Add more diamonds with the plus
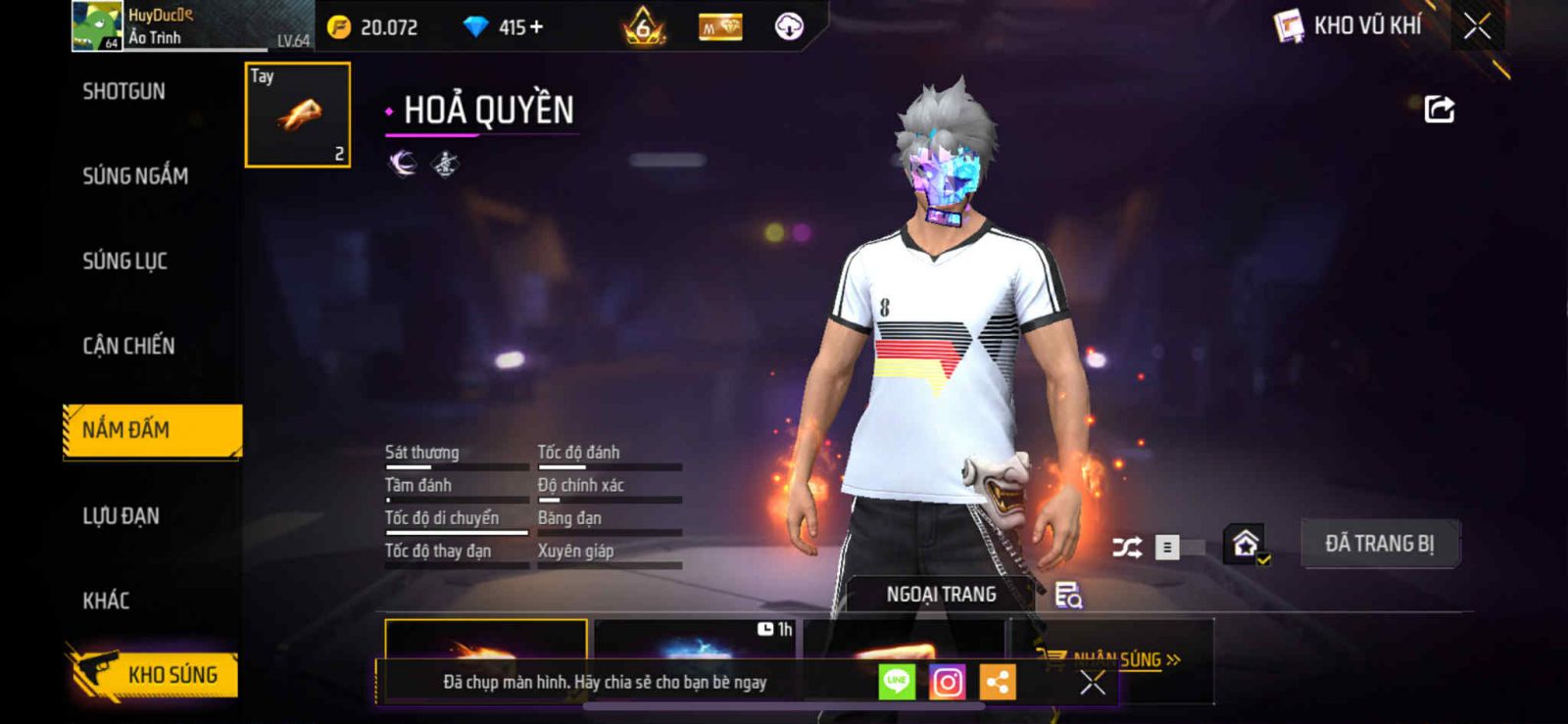1568x724 pixels. click(x=536, y=27)
